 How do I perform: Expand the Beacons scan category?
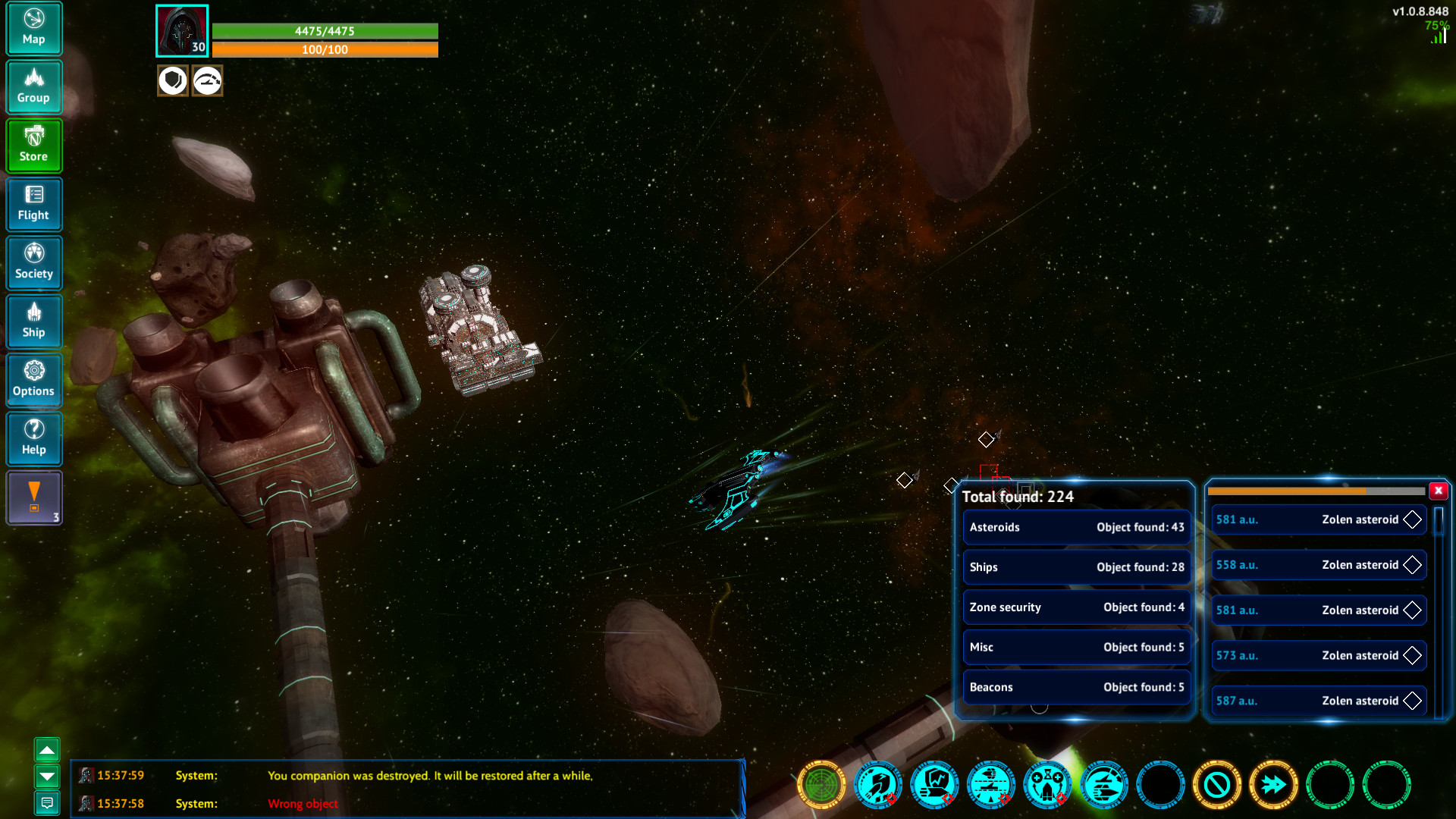[1076, 686]
